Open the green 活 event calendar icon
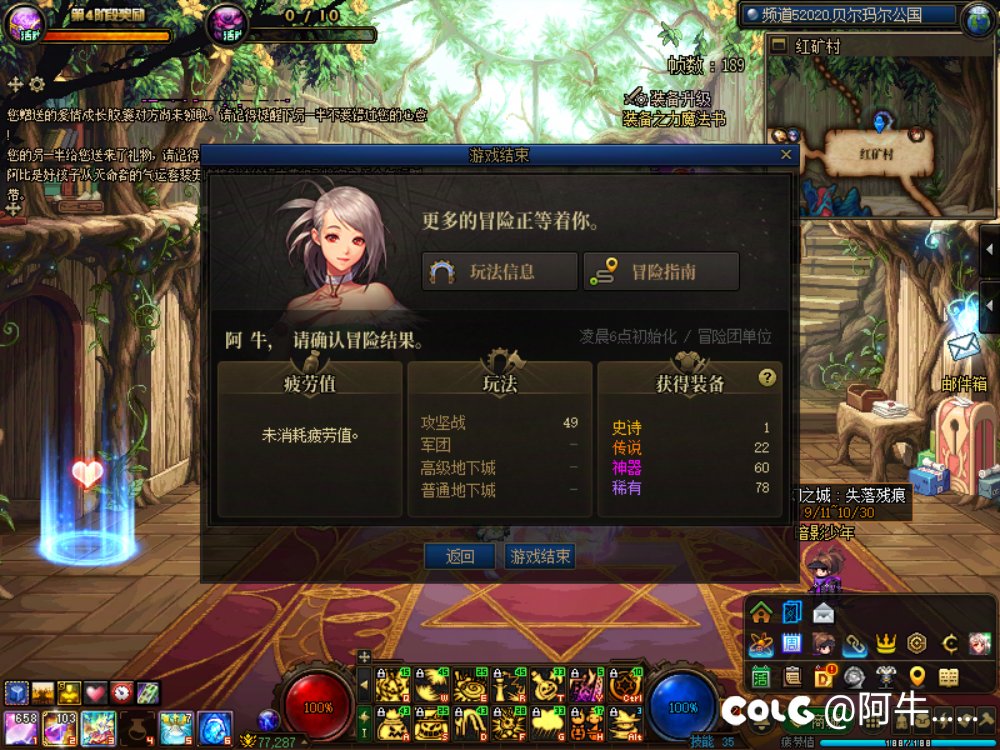1000x750 pixels. point(761,676)
